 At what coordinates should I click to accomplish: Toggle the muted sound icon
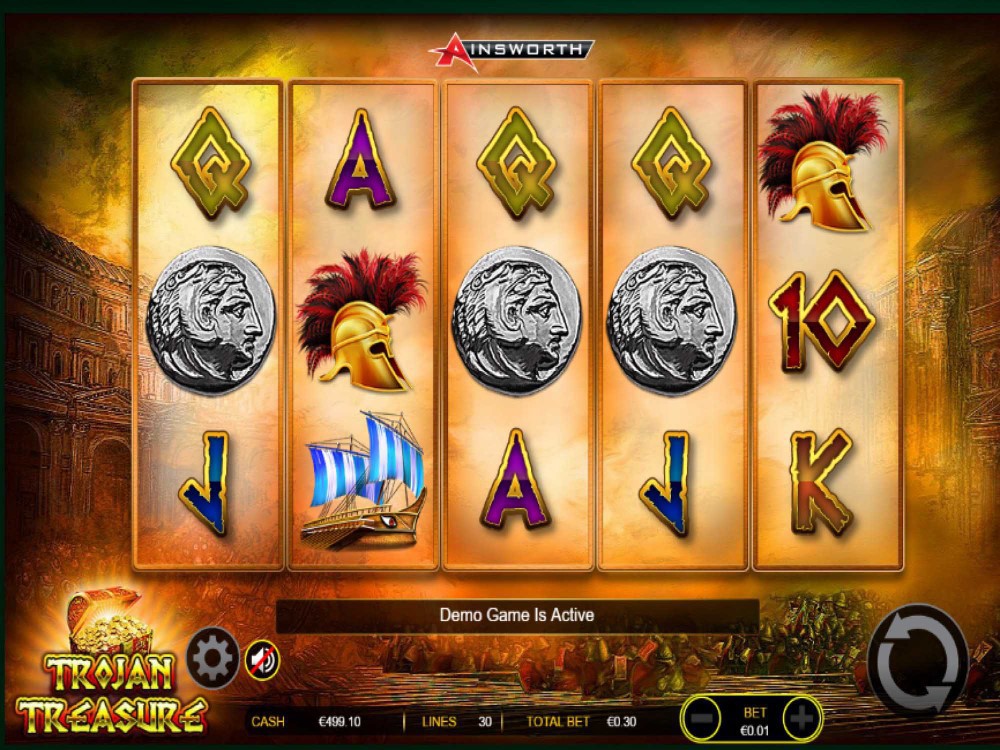(x=262, y=659)
